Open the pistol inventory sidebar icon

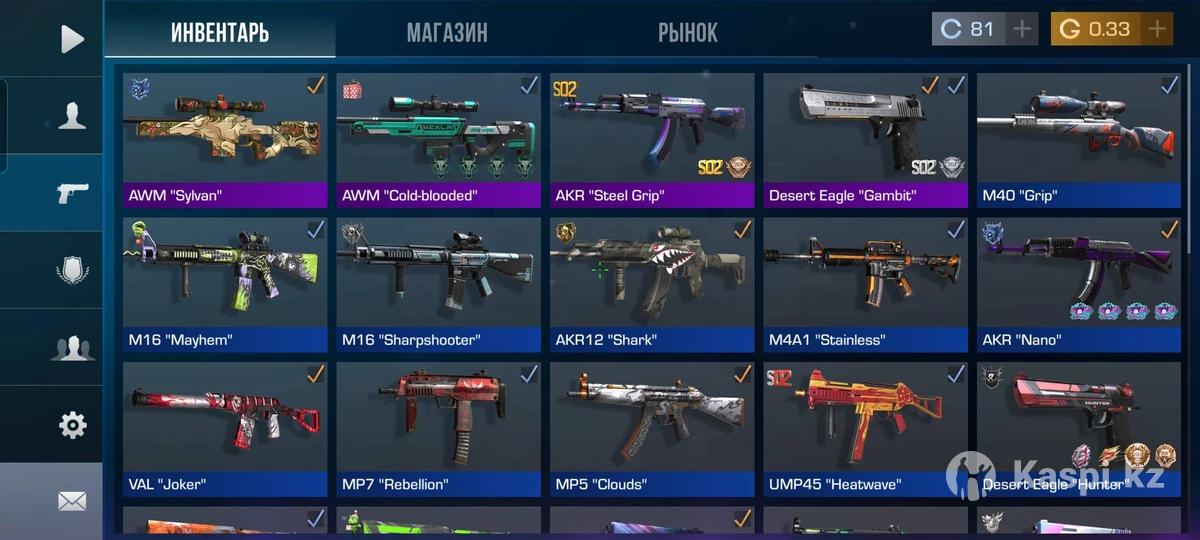(x=72, y=193)
